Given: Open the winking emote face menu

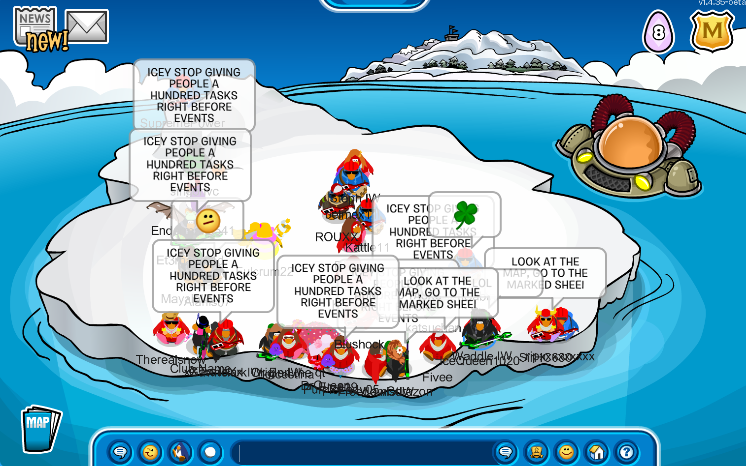Looking at the screenshot, I should pyautogui.click(x=150, y=451).
